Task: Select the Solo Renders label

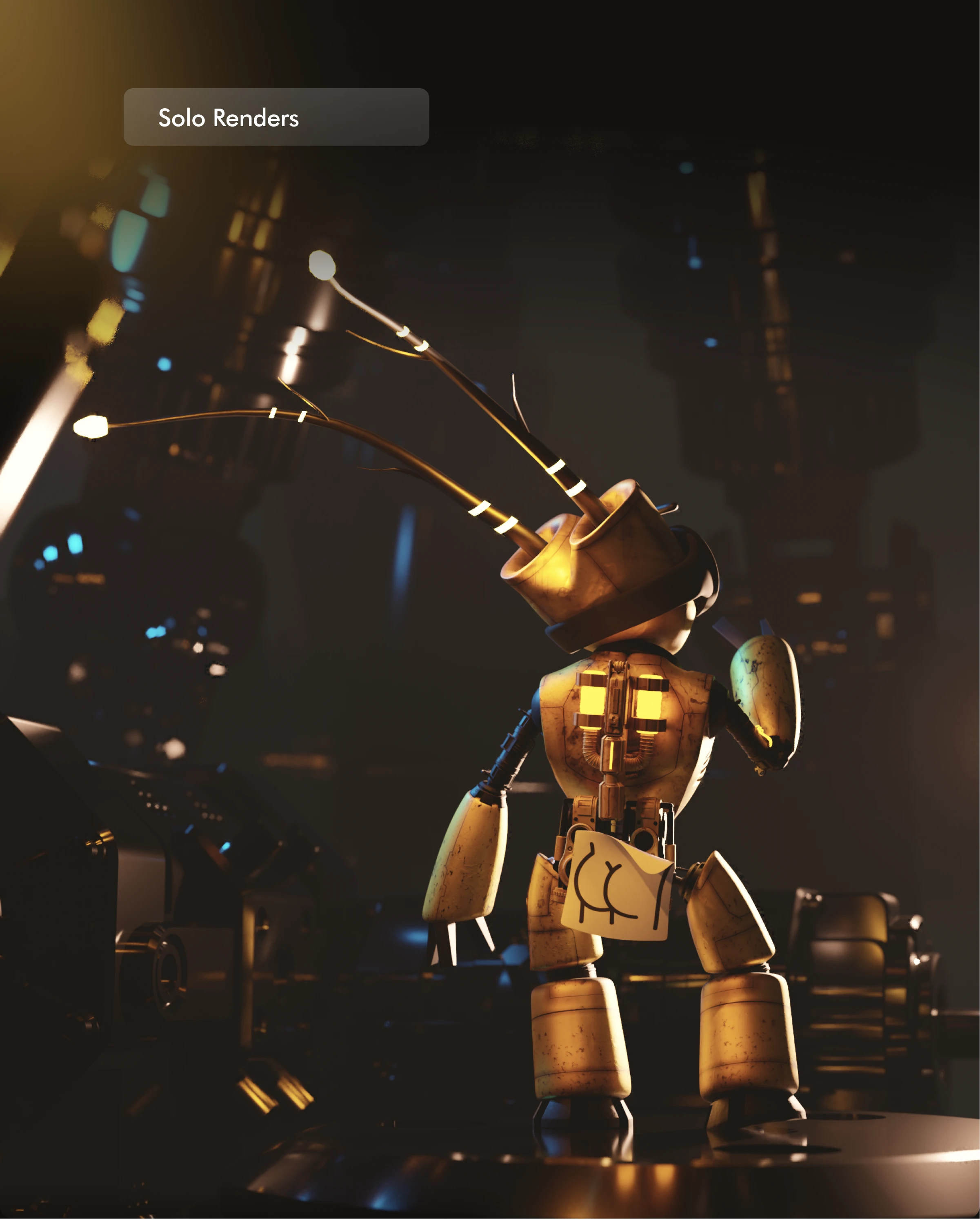Action: coord(228,118)
